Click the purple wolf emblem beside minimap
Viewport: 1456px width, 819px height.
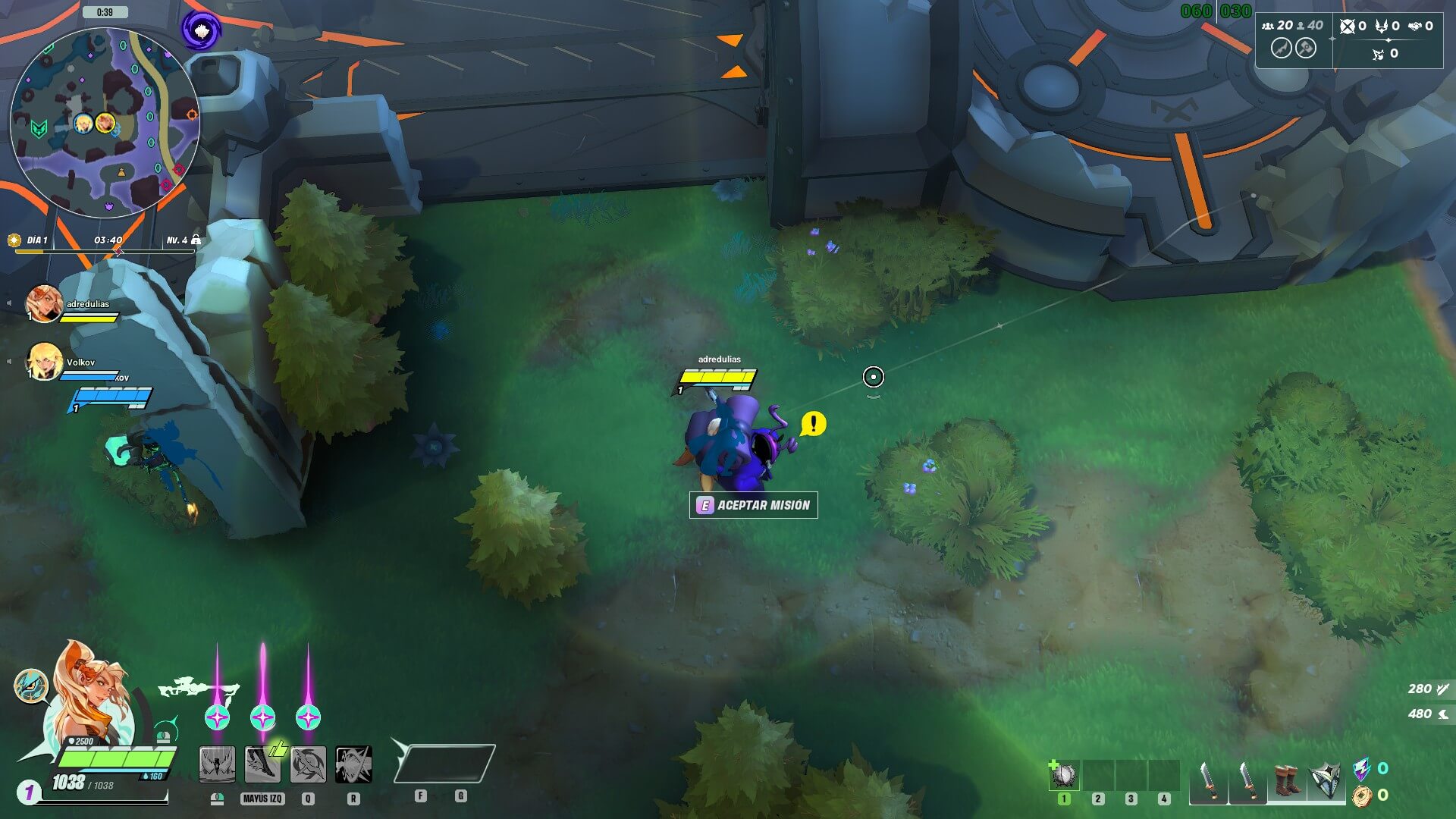point(201,31)
